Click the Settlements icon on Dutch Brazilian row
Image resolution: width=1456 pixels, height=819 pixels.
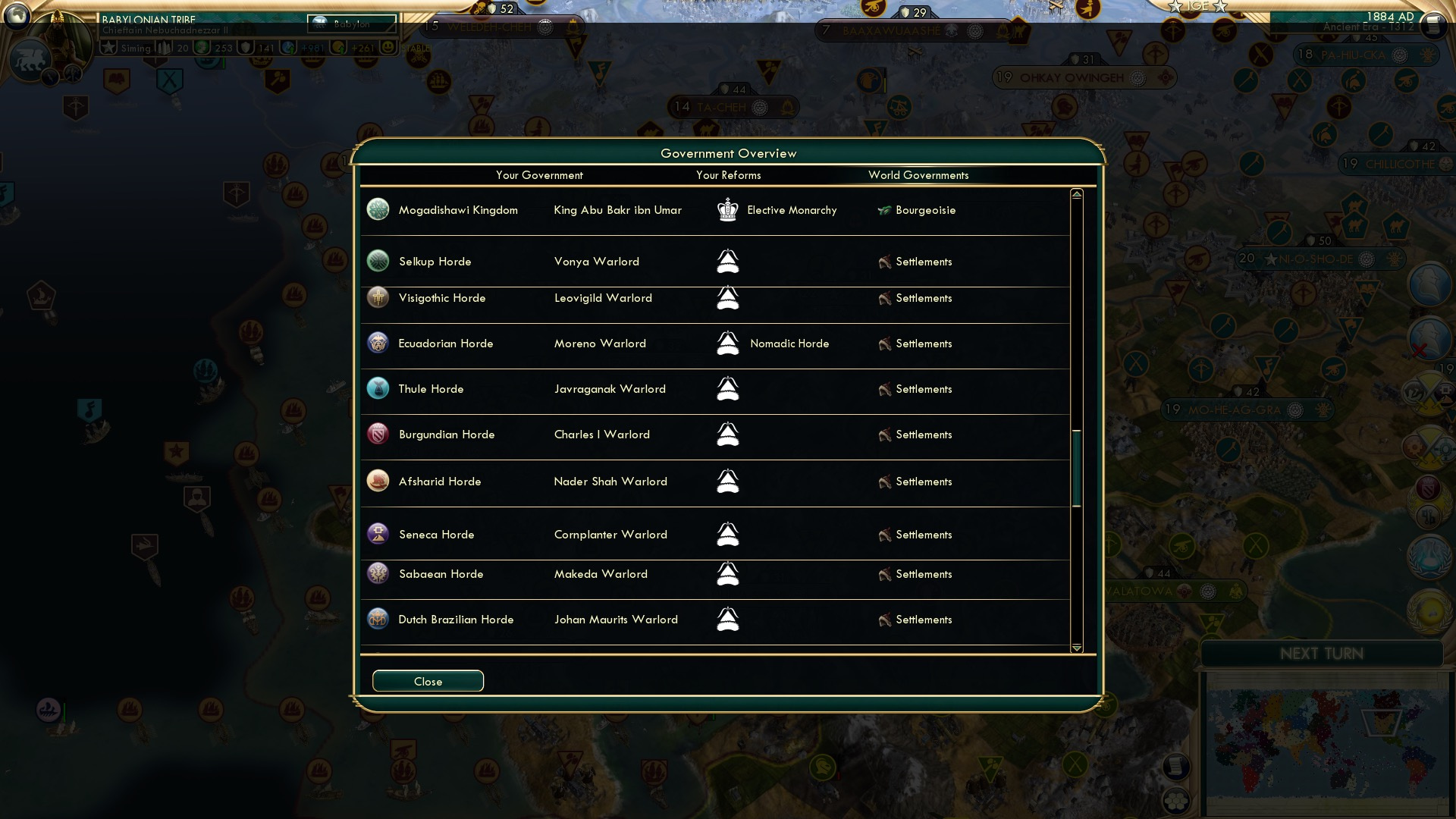click(884, 620)
